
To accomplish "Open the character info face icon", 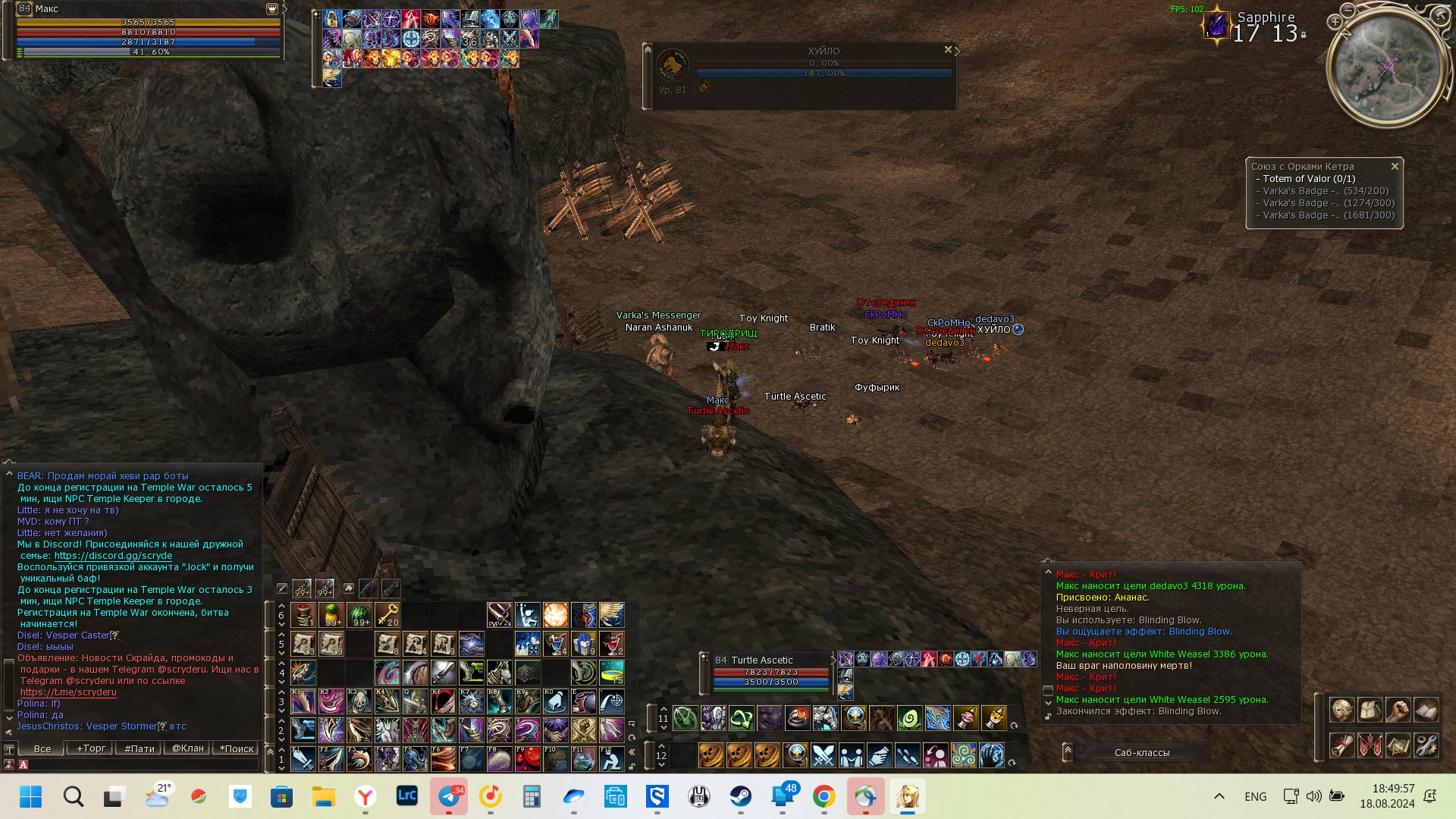I will click(x=1341, y=710).
